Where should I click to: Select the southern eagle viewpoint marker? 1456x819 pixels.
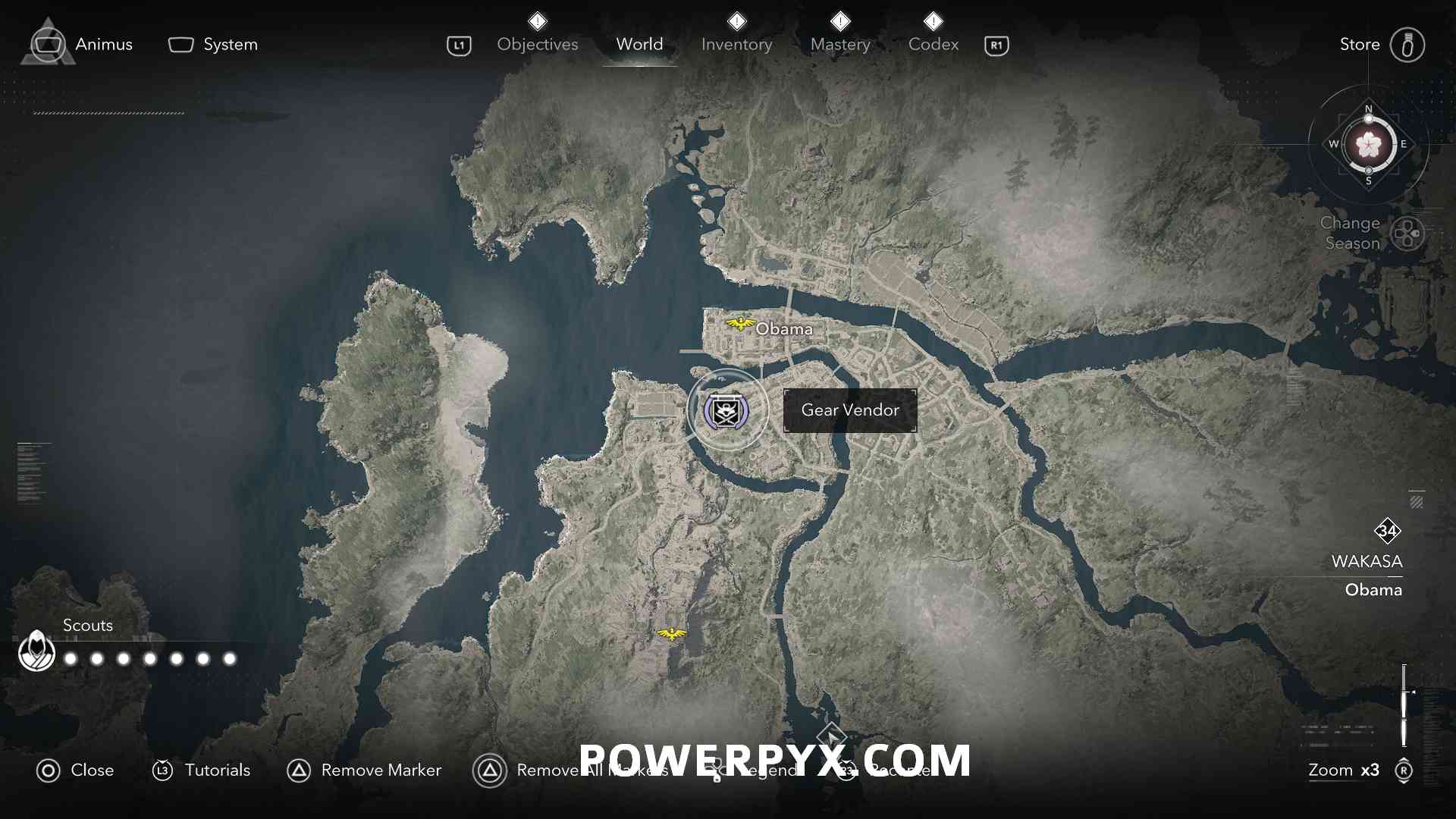(671, 634)
